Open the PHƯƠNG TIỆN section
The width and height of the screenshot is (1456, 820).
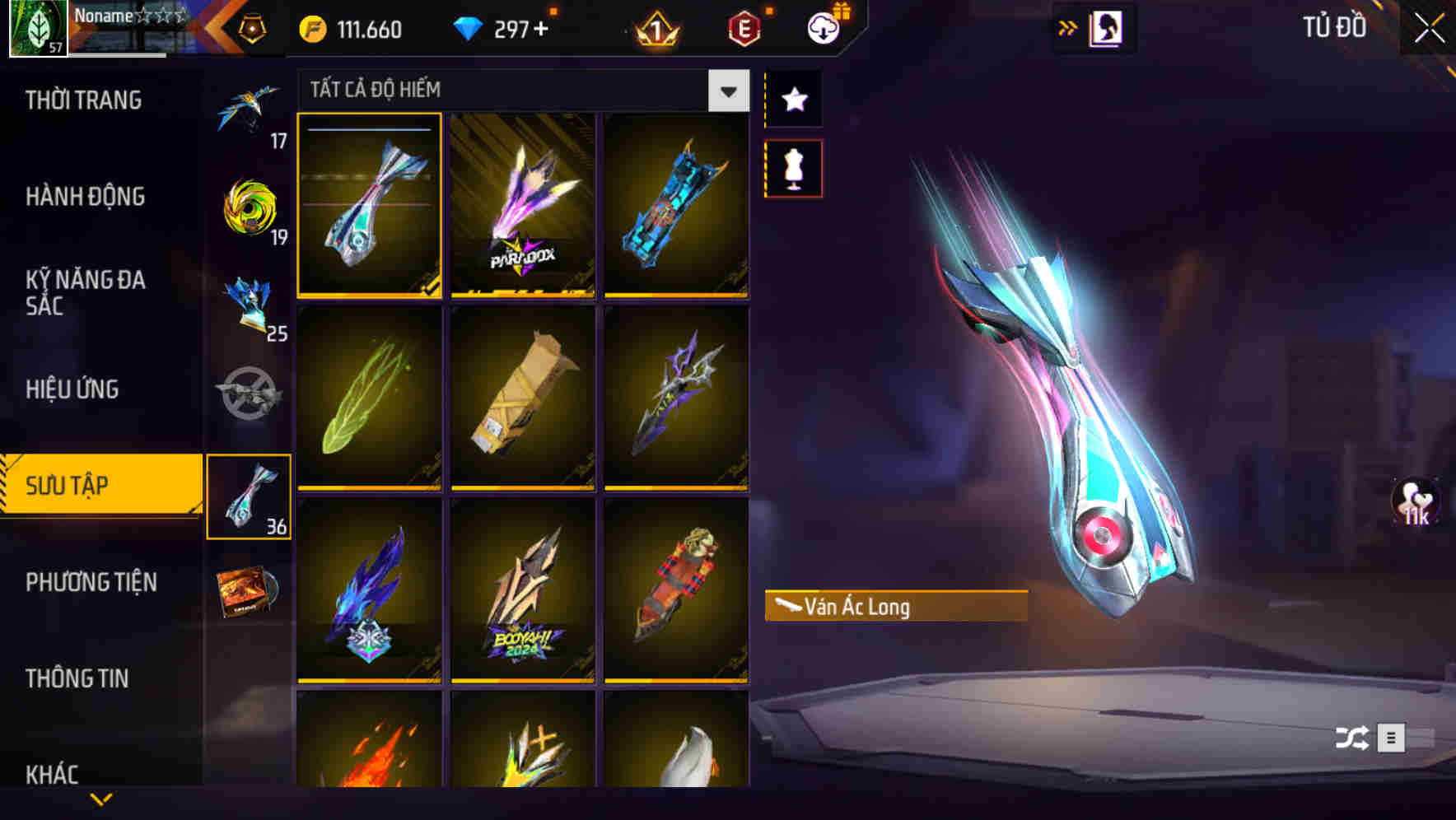point(91,581)
